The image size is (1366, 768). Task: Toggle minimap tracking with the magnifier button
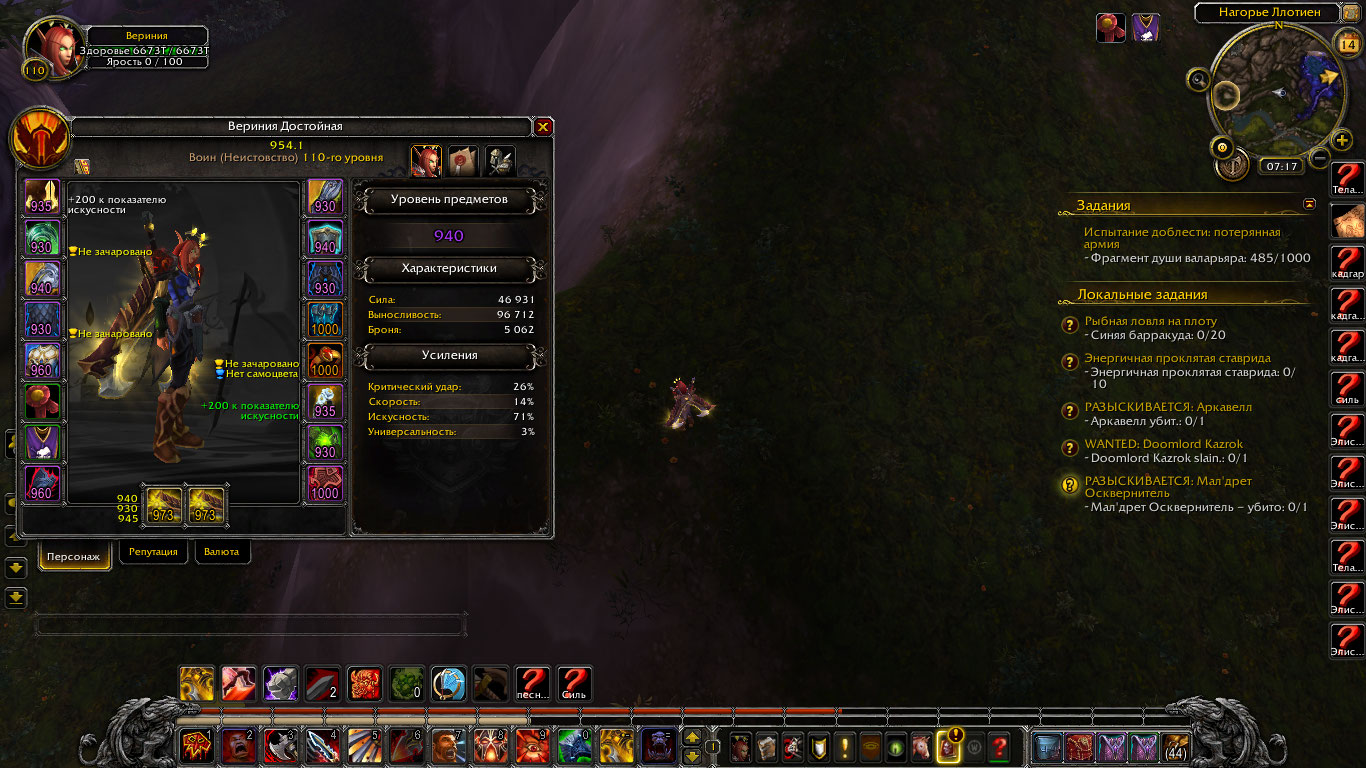1199,79
